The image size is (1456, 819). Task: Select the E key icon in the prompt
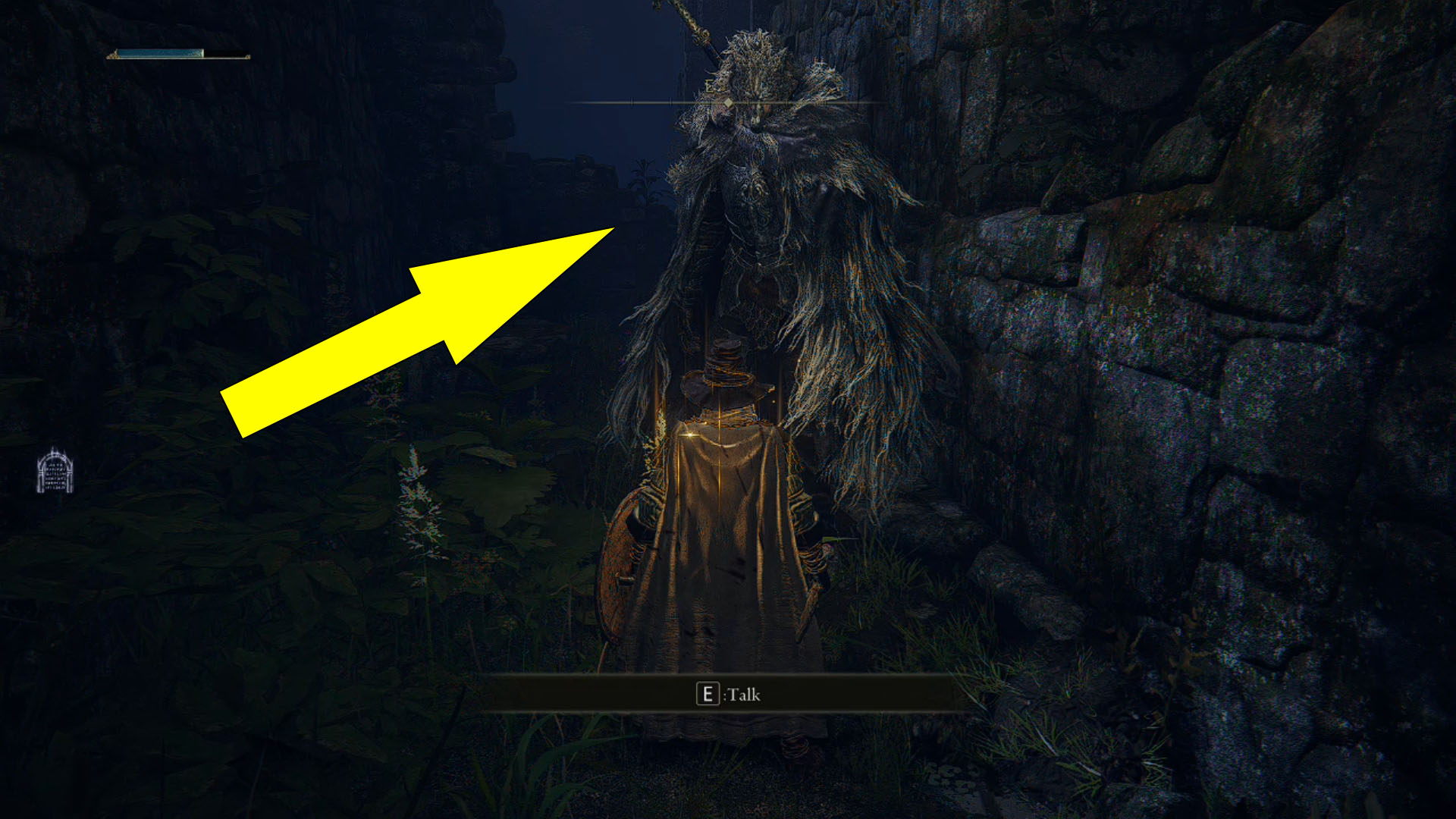(708, 694)
